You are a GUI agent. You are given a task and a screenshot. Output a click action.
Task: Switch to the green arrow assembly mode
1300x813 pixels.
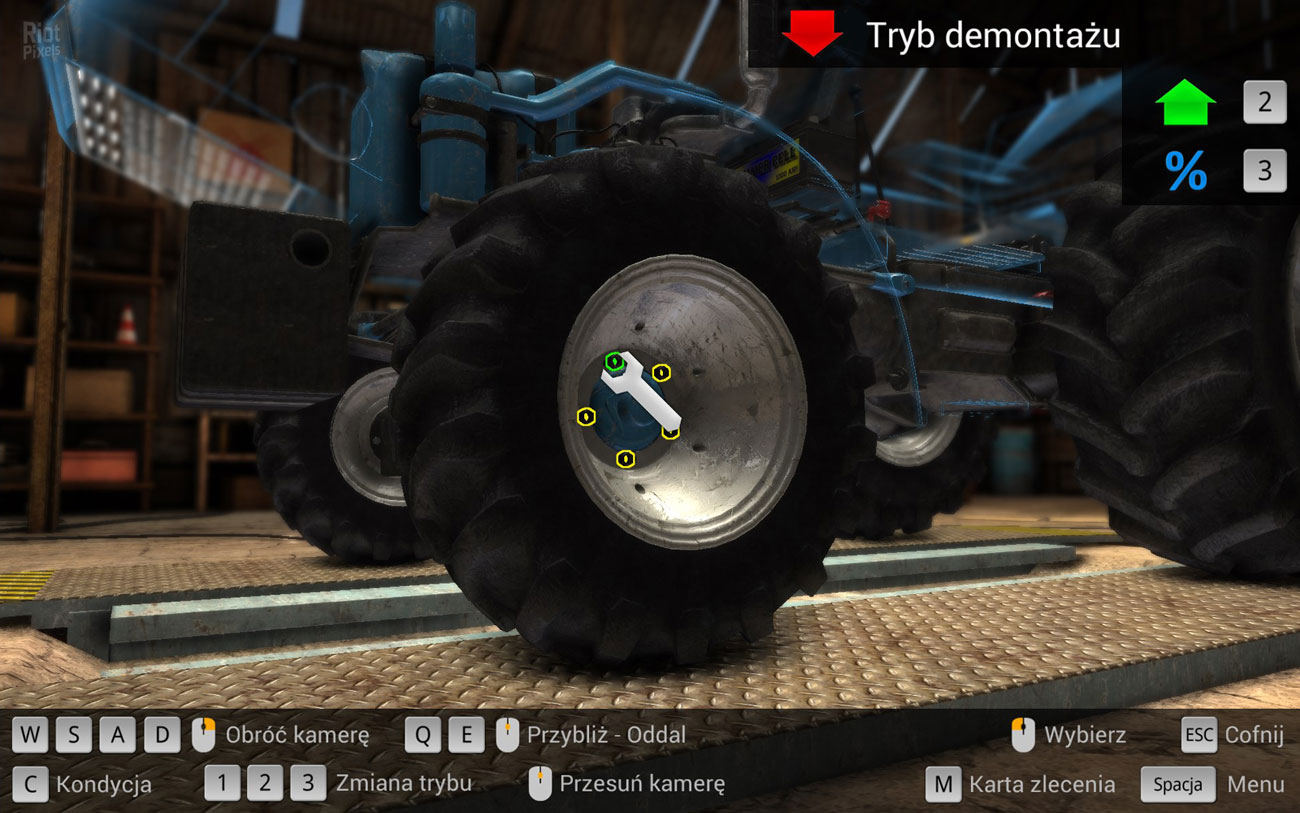1185,103
